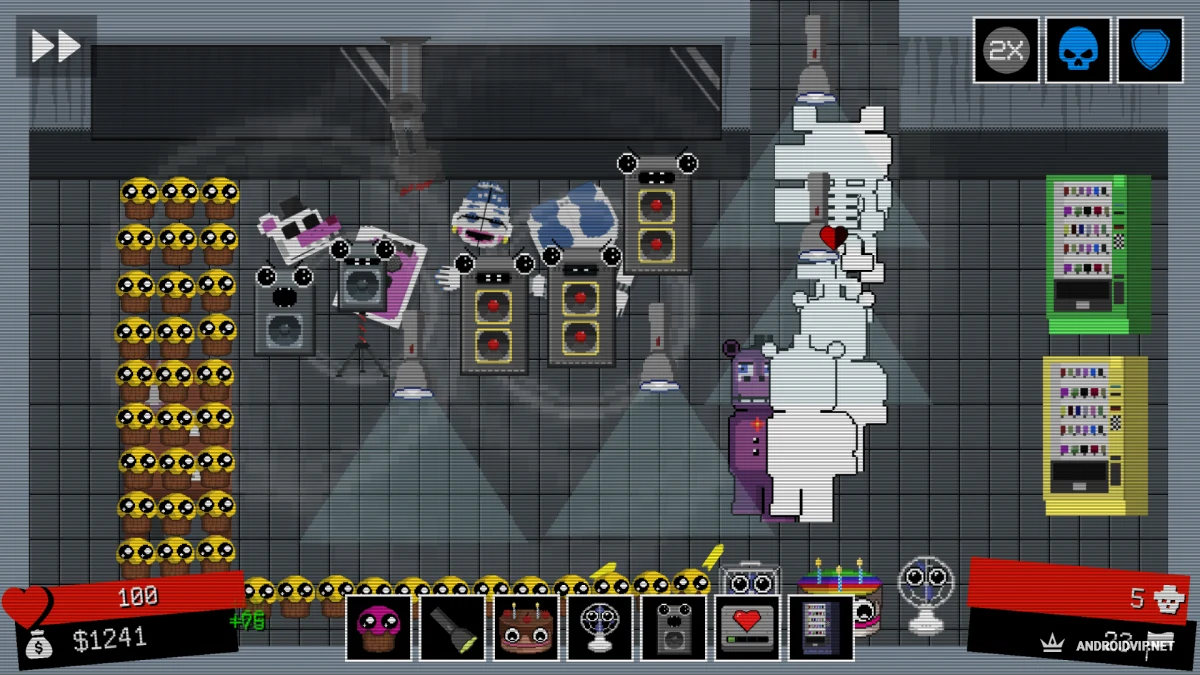The height and width of the screenshot is (675, 1200).
Task: Select the heart monitor tower slot
Action: pyautogui.click(x=747, y=628)
